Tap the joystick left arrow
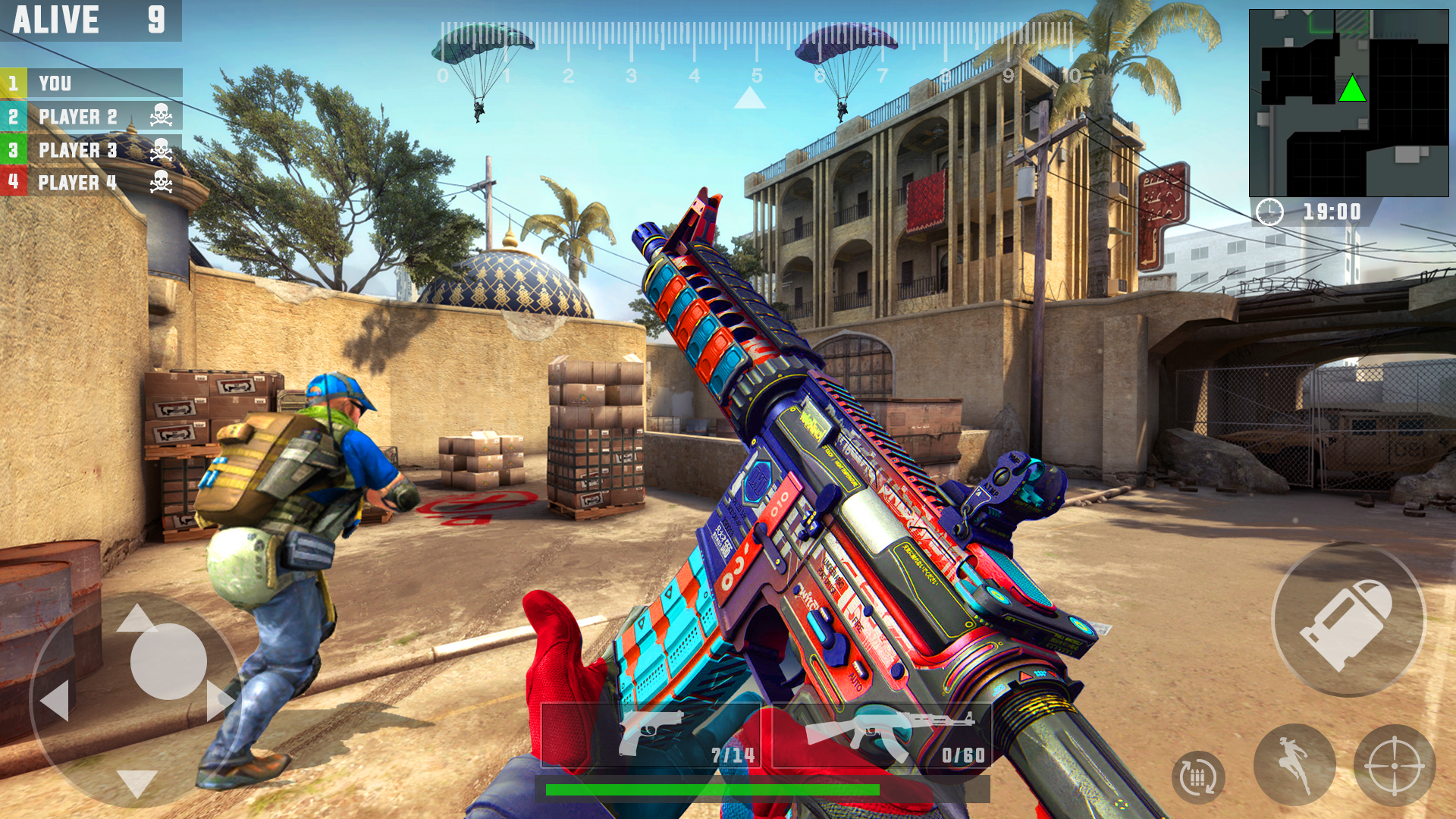1456x819 pixels. click(x=56, y=700)
